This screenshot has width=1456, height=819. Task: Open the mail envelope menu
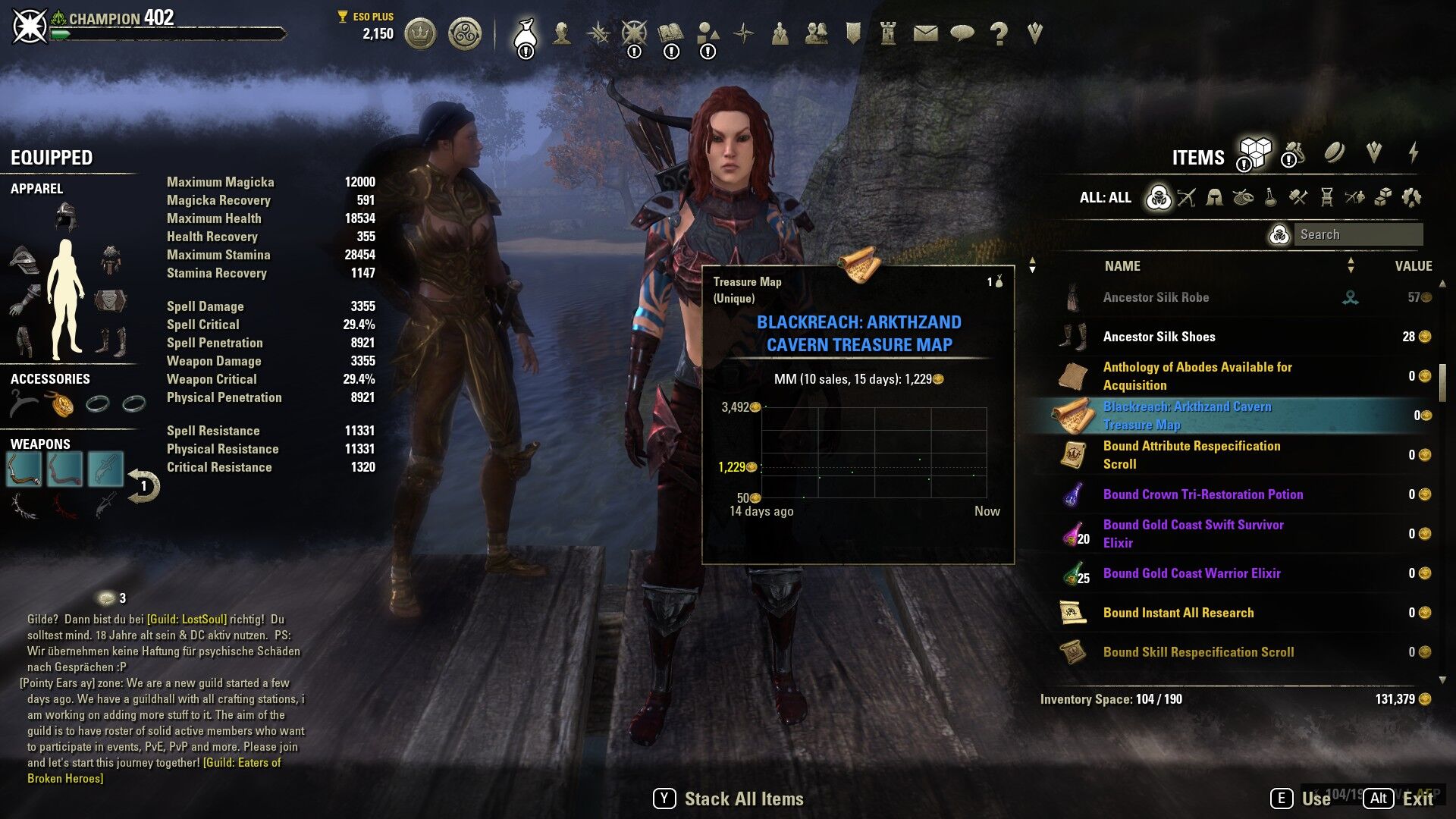[925, 33]
